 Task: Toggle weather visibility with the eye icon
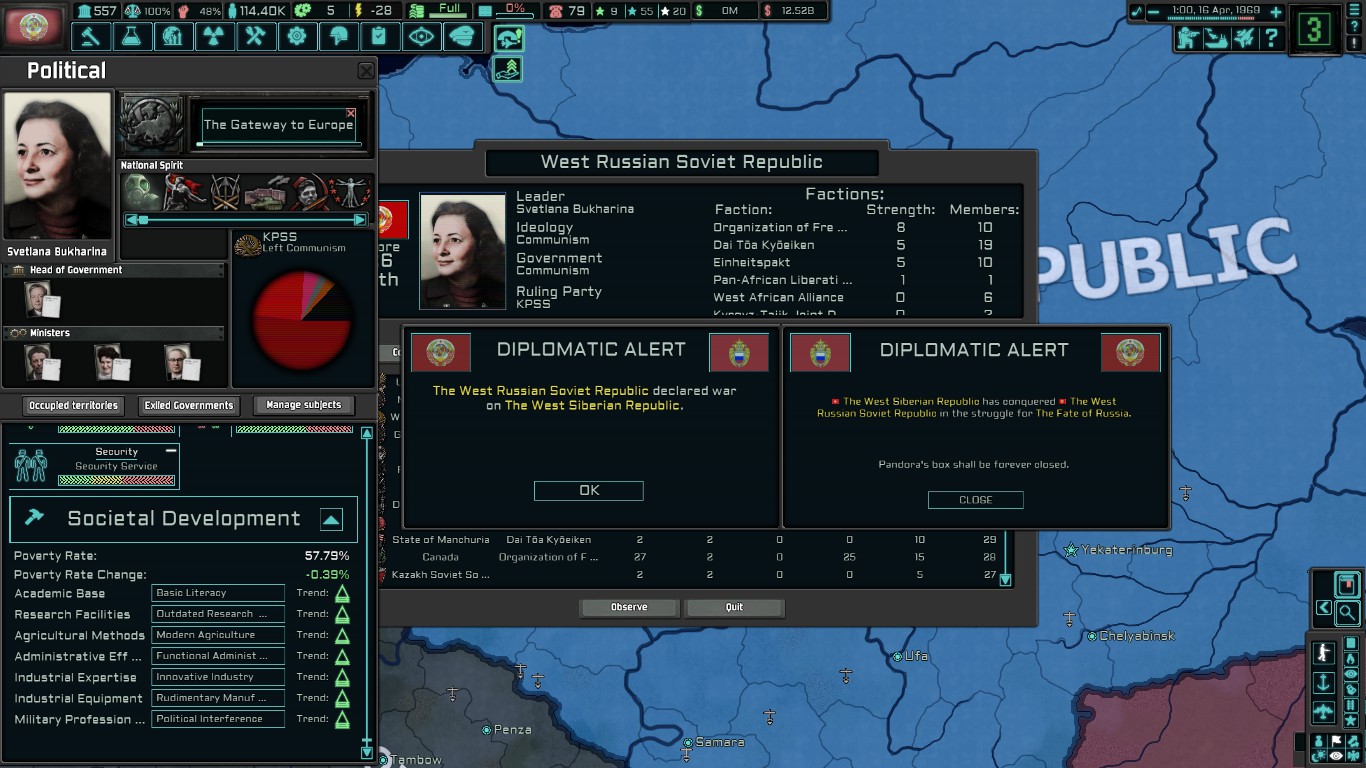pos(1335,756)
